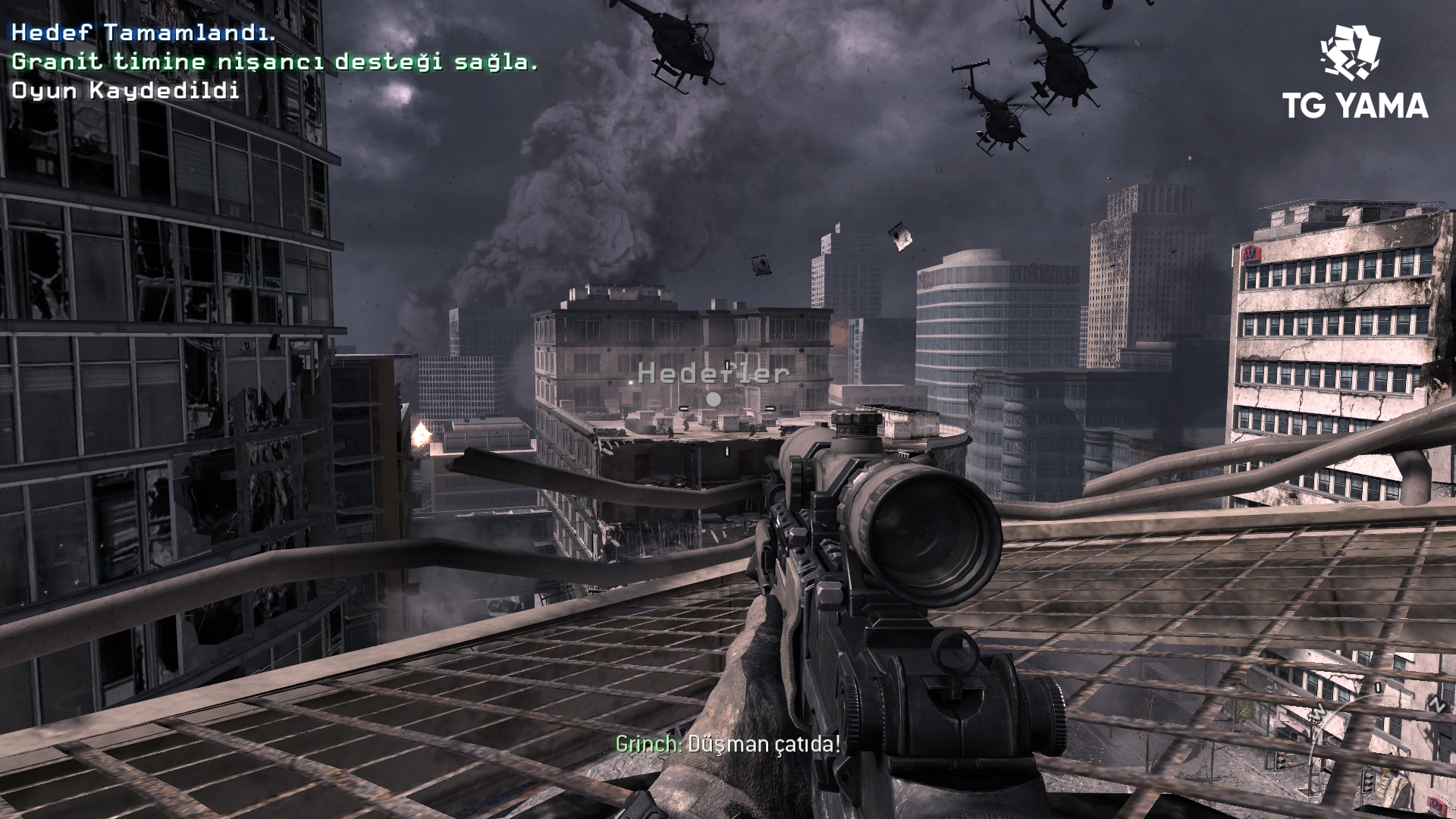Image resolution: width=1456 pixels, height=819 pixels.
Task: Click the Granit timine objective text
Action: 275,61
